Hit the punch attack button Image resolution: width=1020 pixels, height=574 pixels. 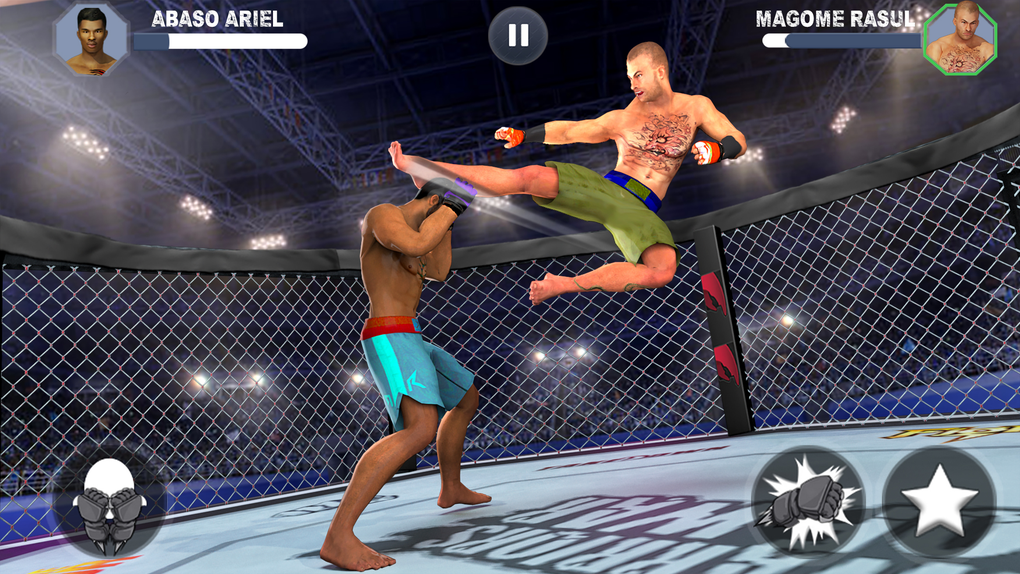(809, 501)
